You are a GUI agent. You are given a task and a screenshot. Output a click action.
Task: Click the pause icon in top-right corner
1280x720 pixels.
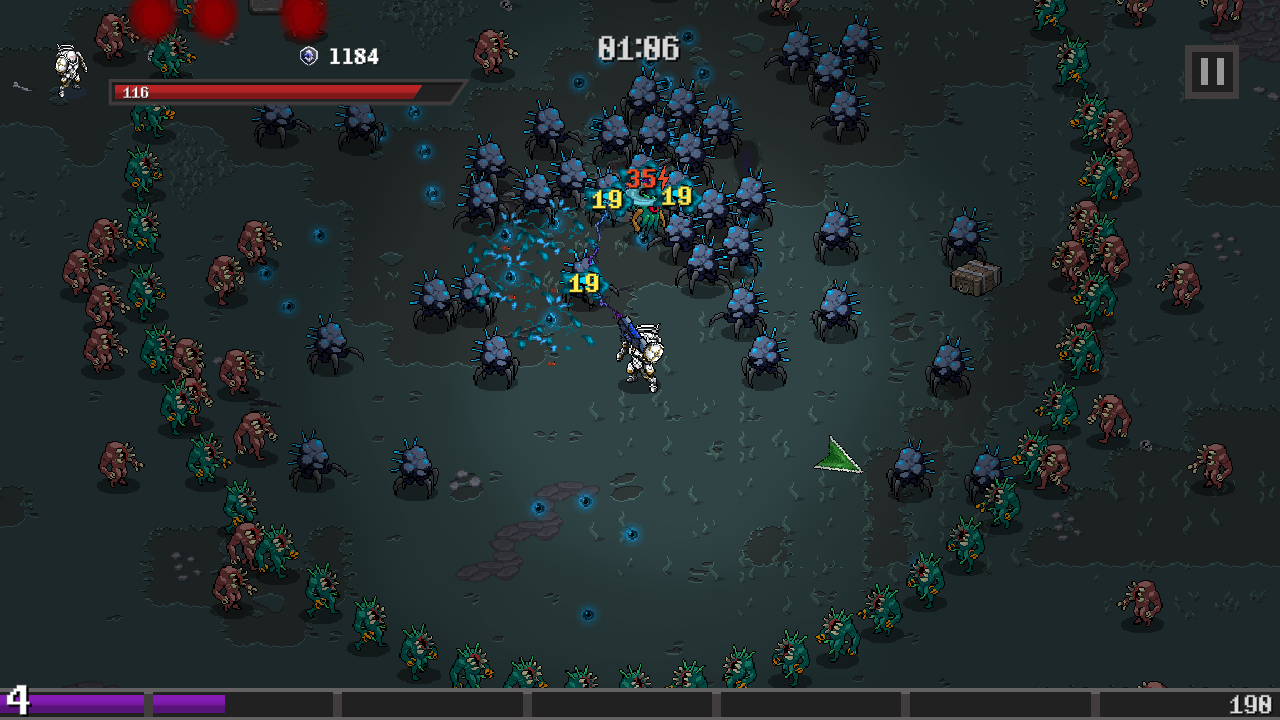pos(1210,70)
